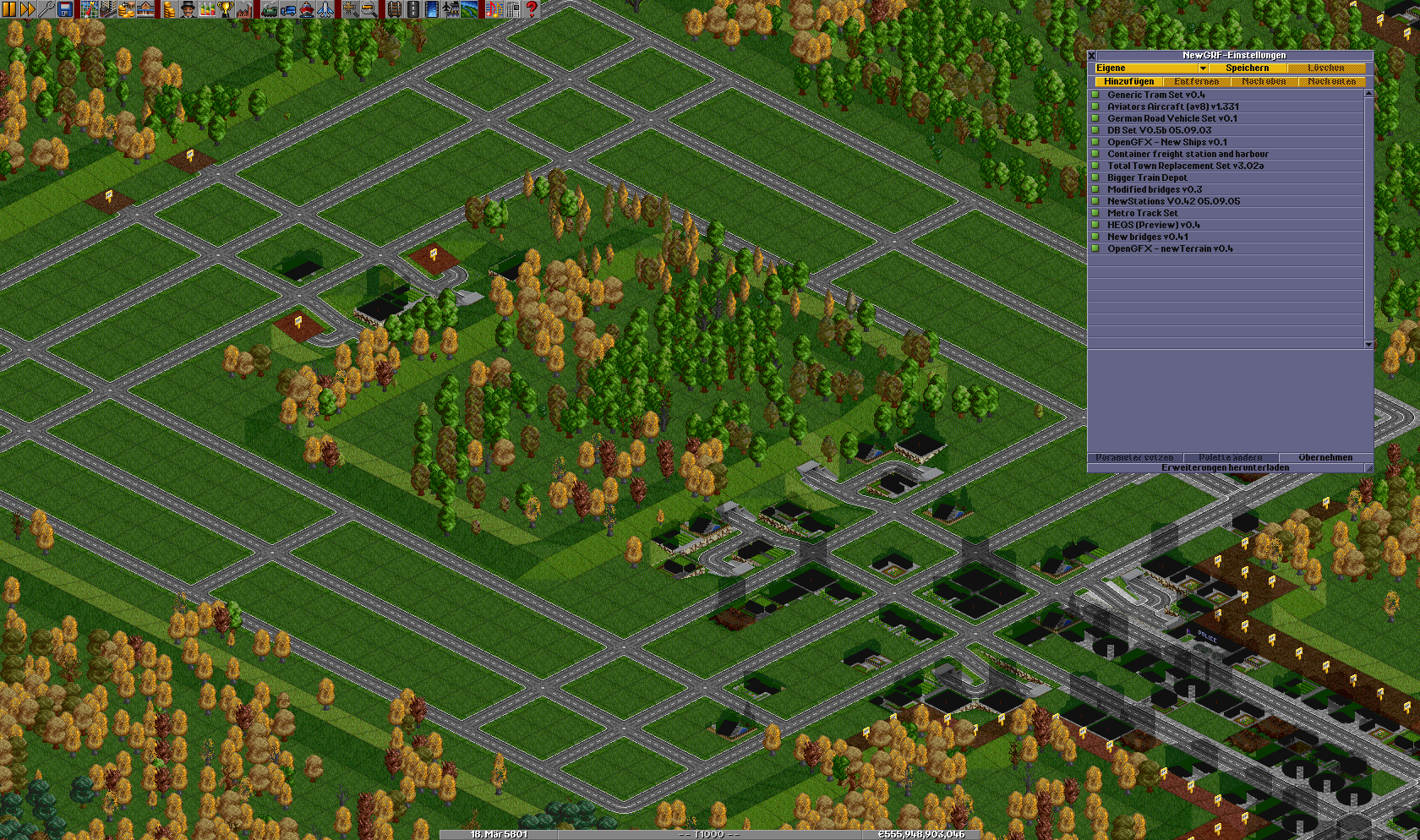This screenshot has width=1420, height=840.
Task: Show the train list locomotive icon
Action: click(x=270, y=9)
